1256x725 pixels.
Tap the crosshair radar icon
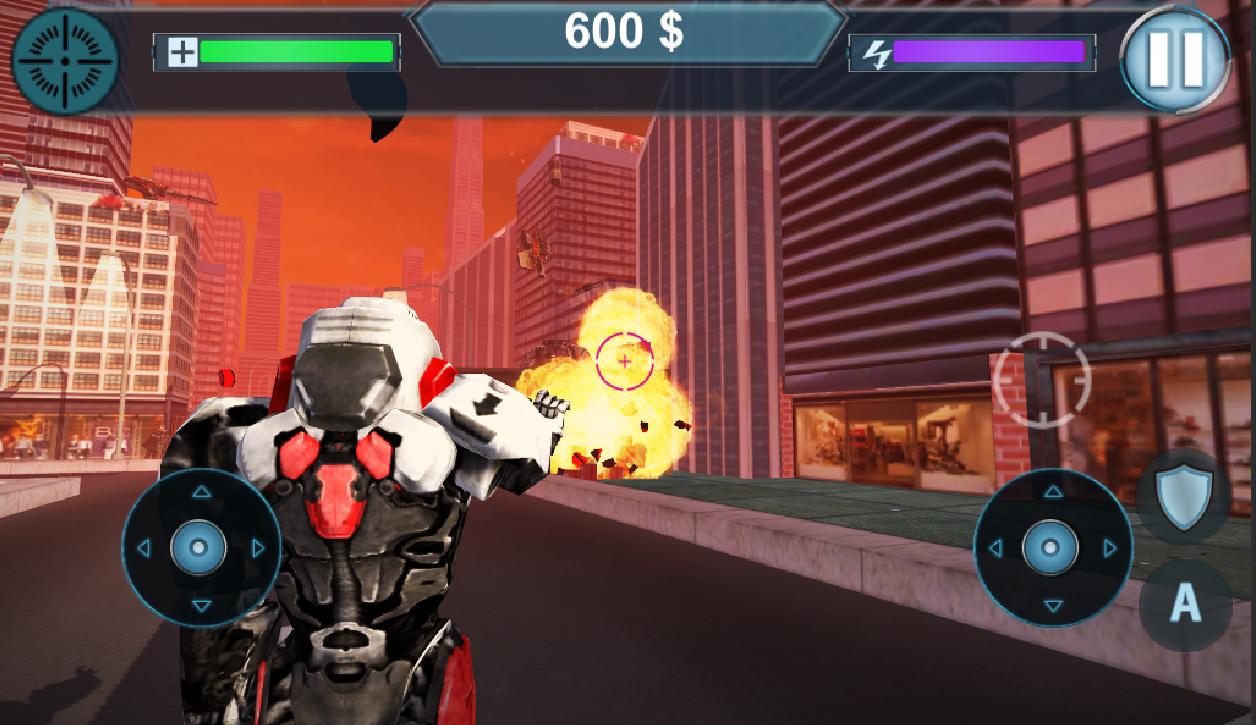(x=65, y=60)
